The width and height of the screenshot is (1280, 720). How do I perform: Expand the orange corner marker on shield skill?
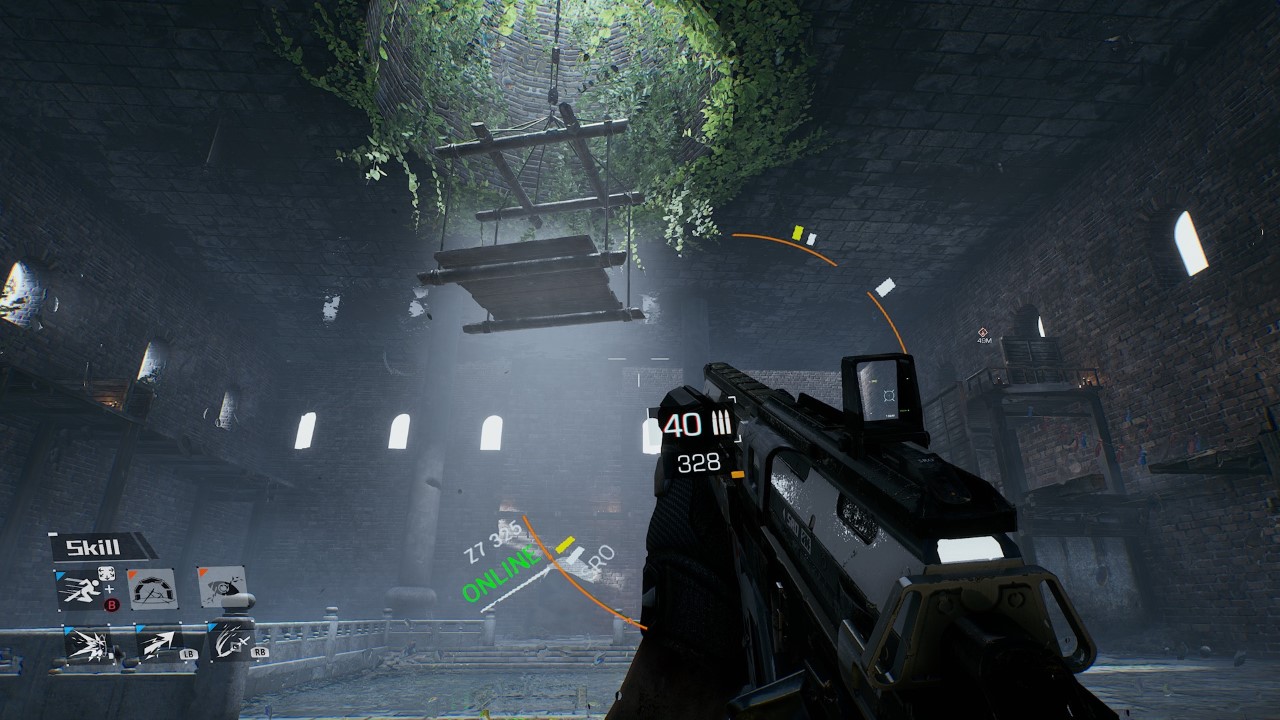coord(131,573)
